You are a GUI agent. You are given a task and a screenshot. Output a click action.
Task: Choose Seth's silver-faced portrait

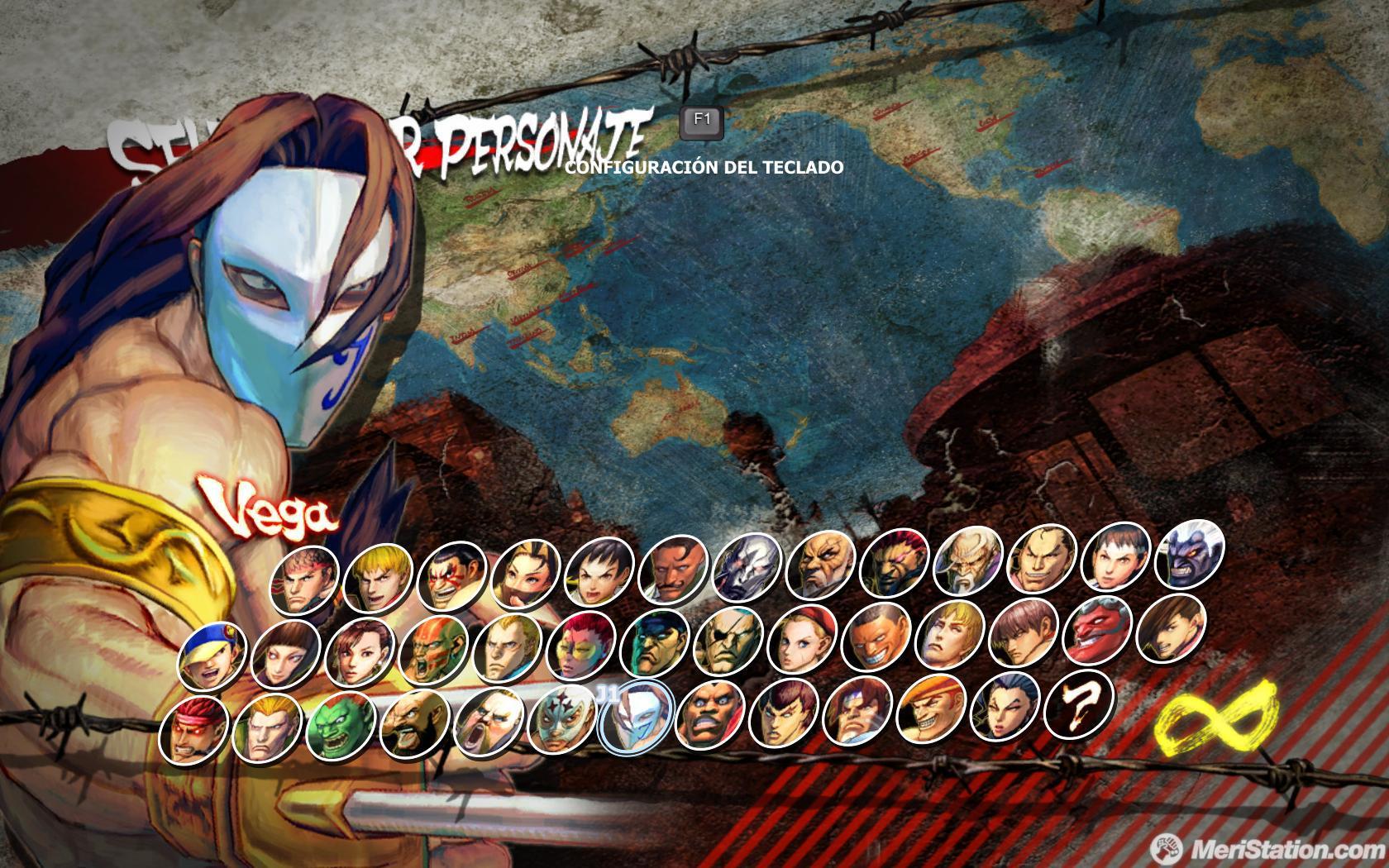pyautogui.click(x=746, y=565)
